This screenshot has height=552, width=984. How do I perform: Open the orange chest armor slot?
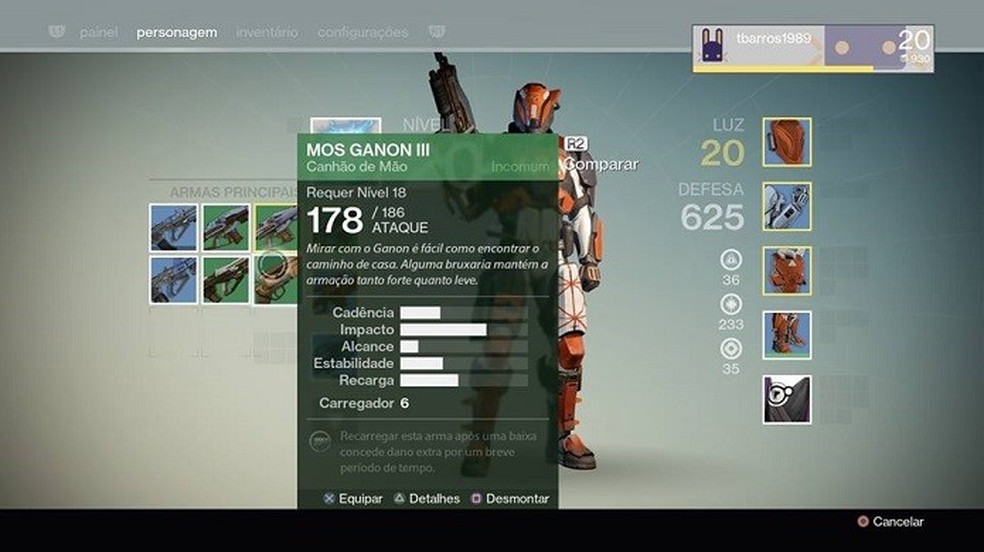coord(787,271)
